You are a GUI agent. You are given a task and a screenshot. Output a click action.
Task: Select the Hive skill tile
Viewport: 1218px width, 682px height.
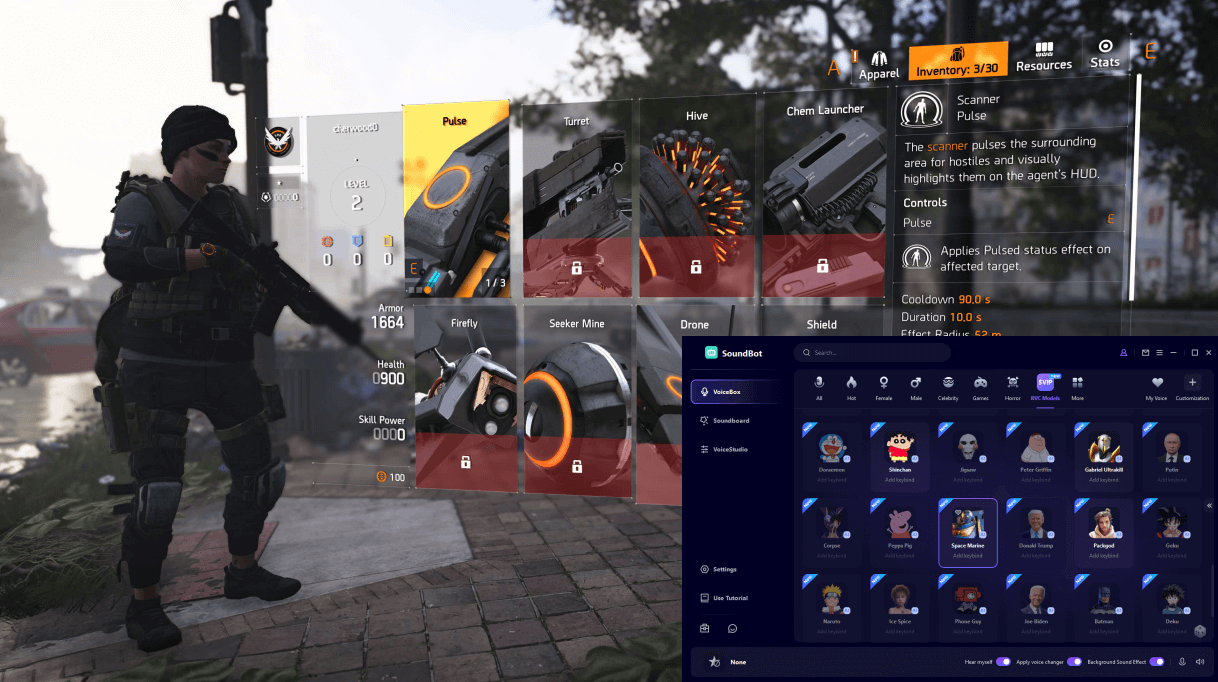(697, 200)
